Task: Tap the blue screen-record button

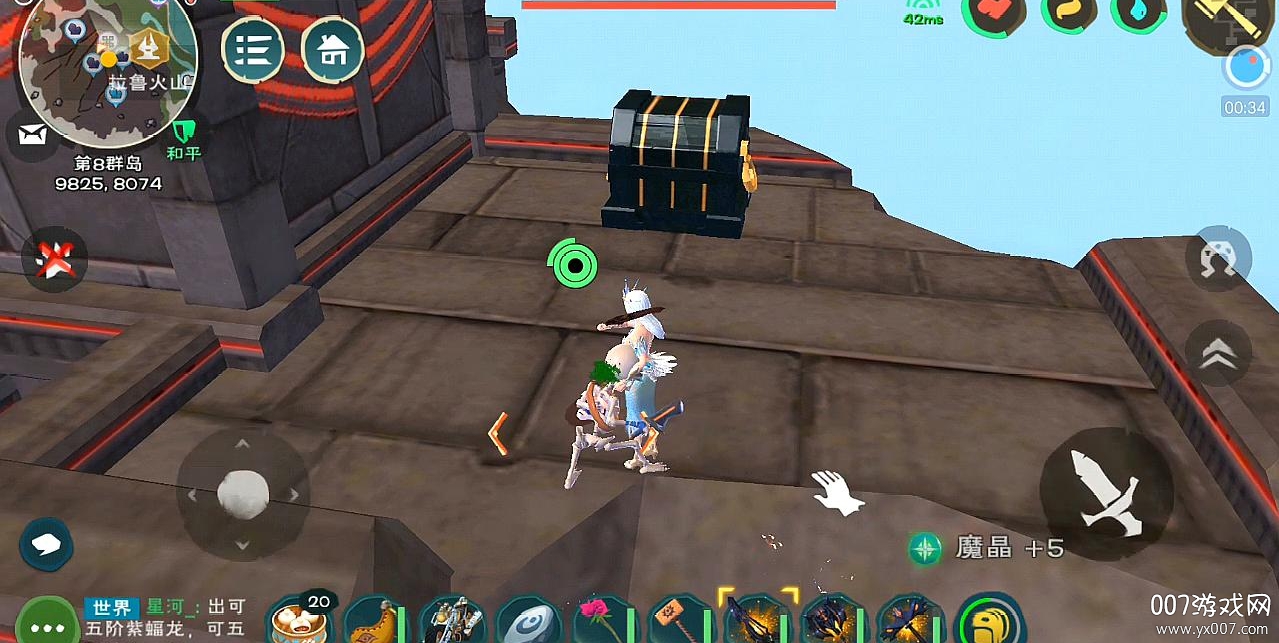Action: point(1244,68)
